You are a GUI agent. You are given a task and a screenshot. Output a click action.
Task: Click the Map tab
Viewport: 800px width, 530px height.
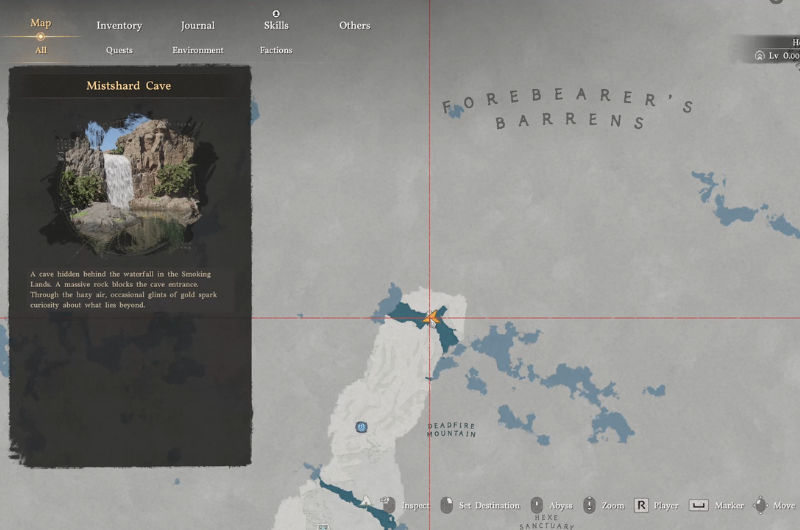(41, 23)
